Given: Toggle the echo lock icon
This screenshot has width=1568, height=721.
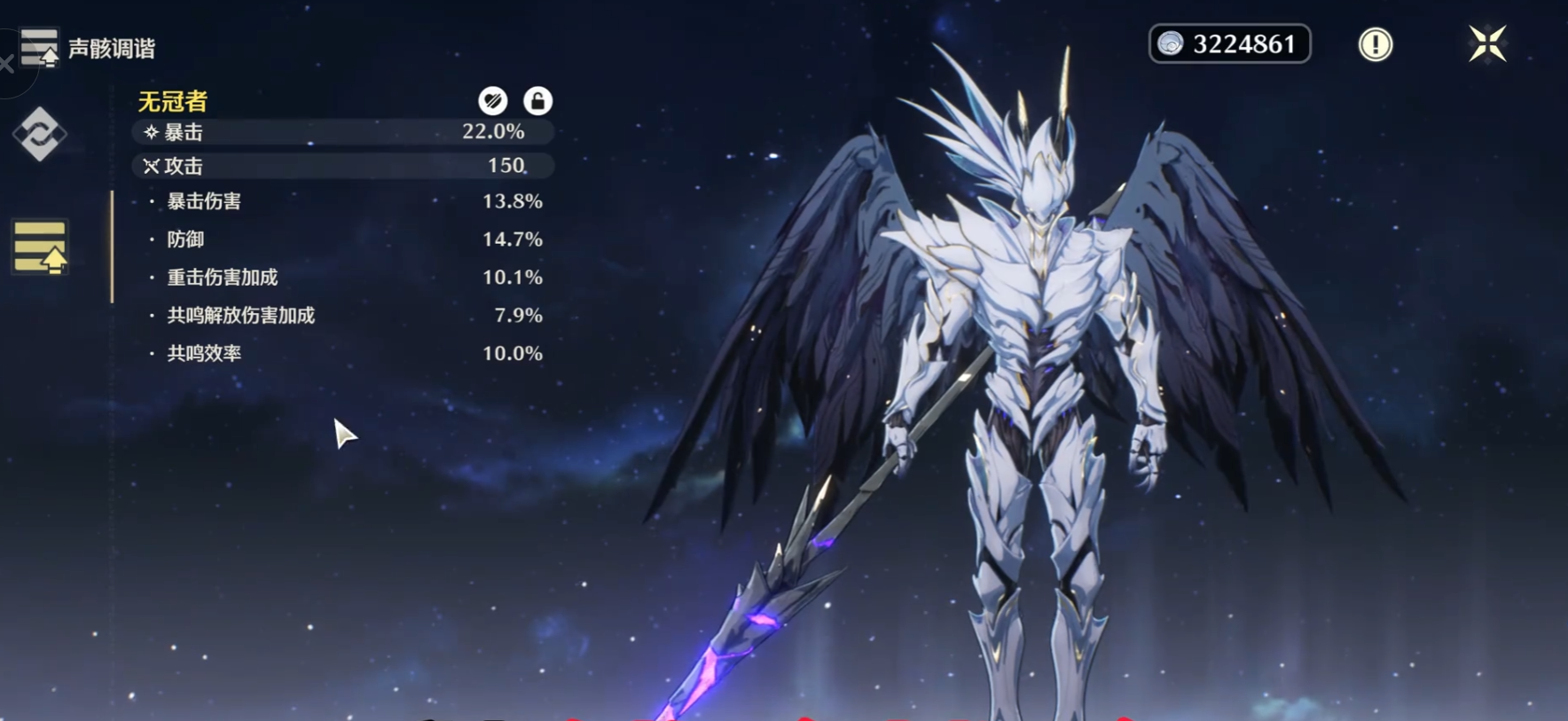Looking at the screenshot, I should pos(537,101).
